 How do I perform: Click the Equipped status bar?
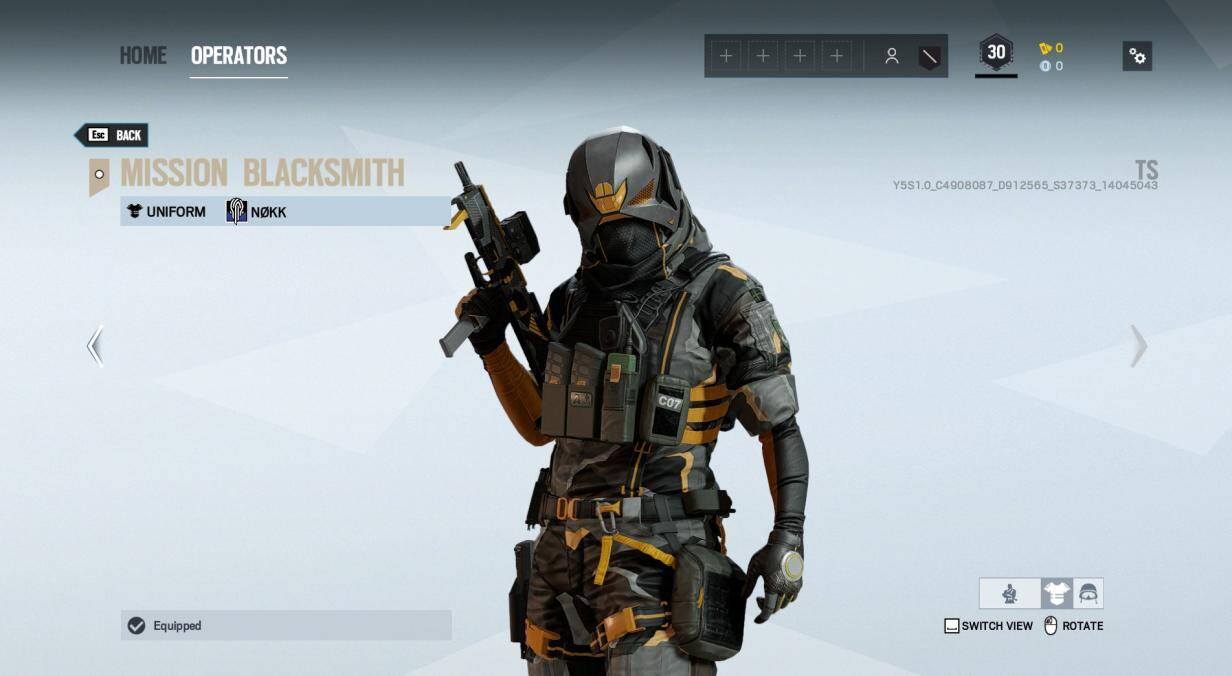(286, 626)
